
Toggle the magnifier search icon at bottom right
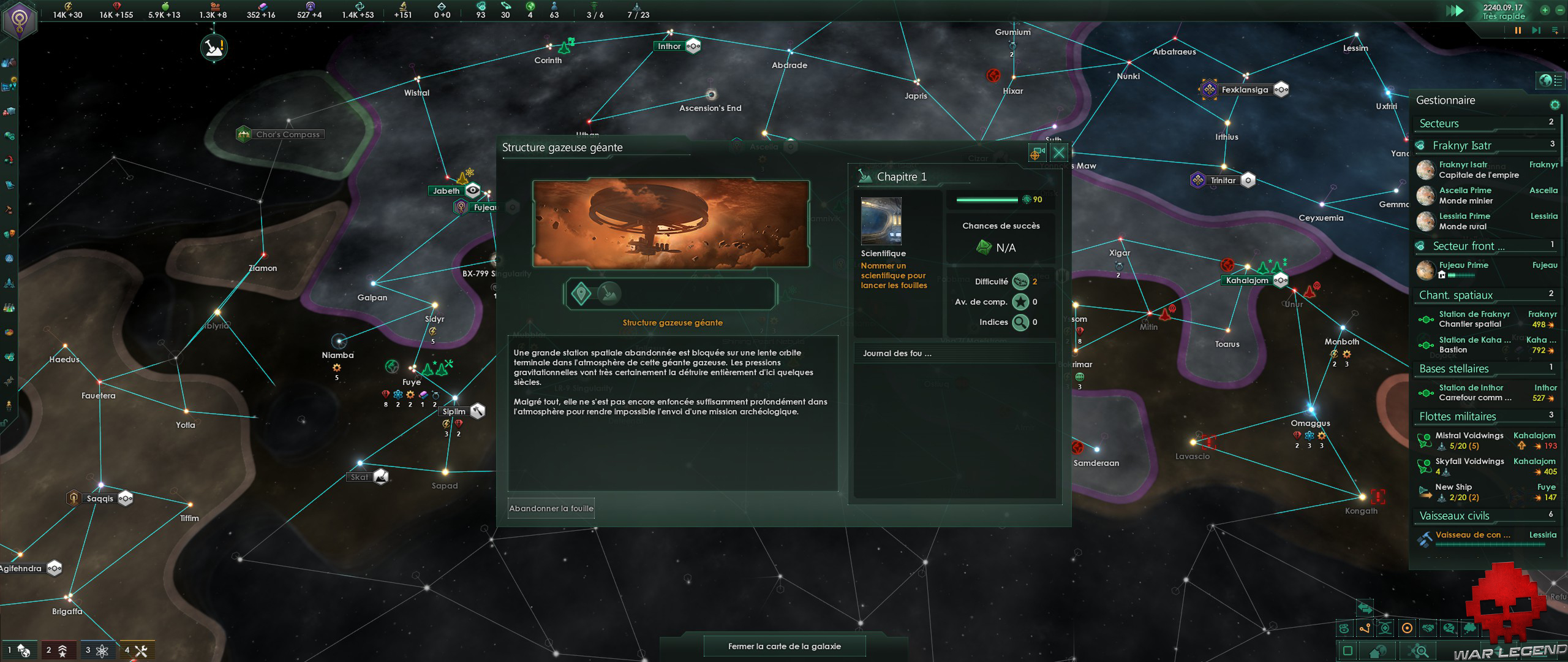tap(1418, 651)
